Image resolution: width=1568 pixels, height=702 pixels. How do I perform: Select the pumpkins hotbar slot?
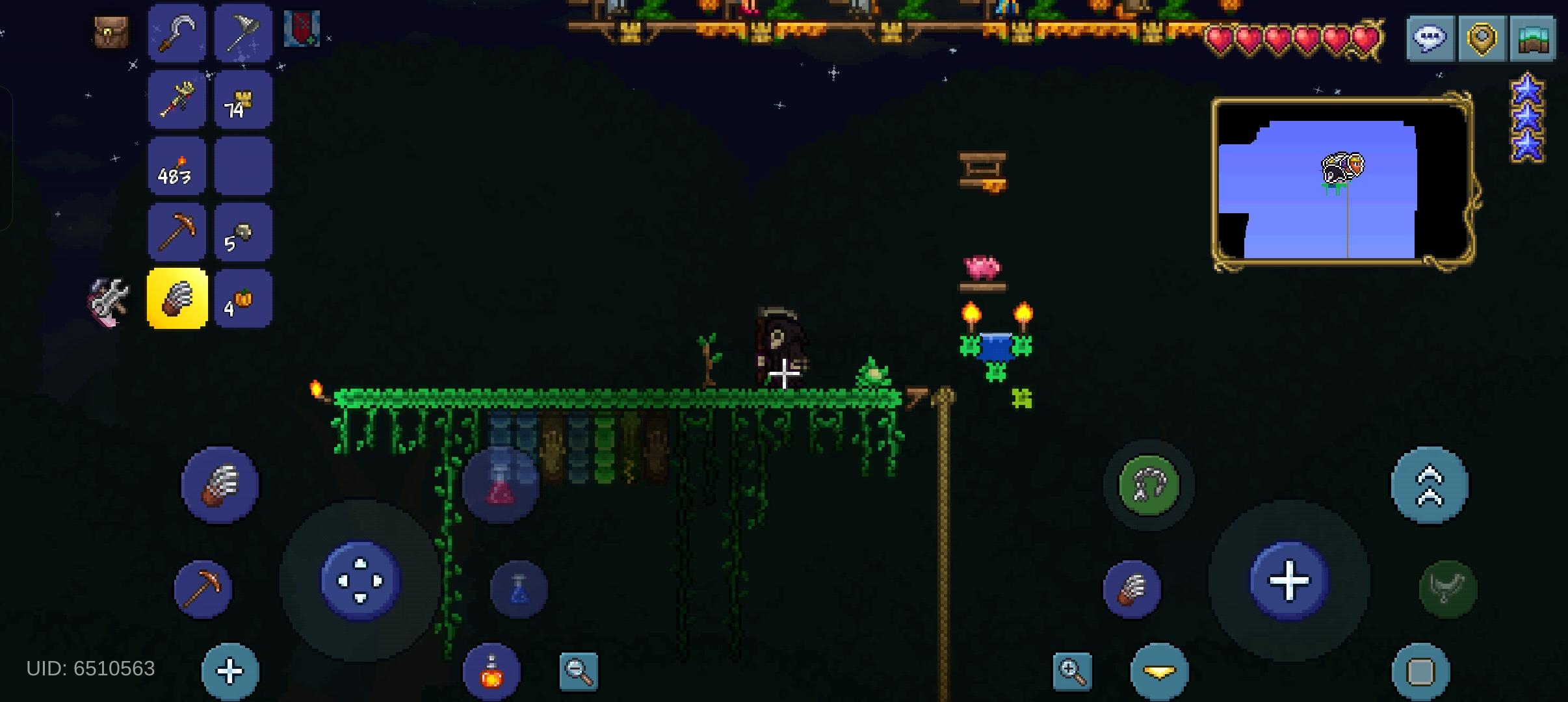243,298
